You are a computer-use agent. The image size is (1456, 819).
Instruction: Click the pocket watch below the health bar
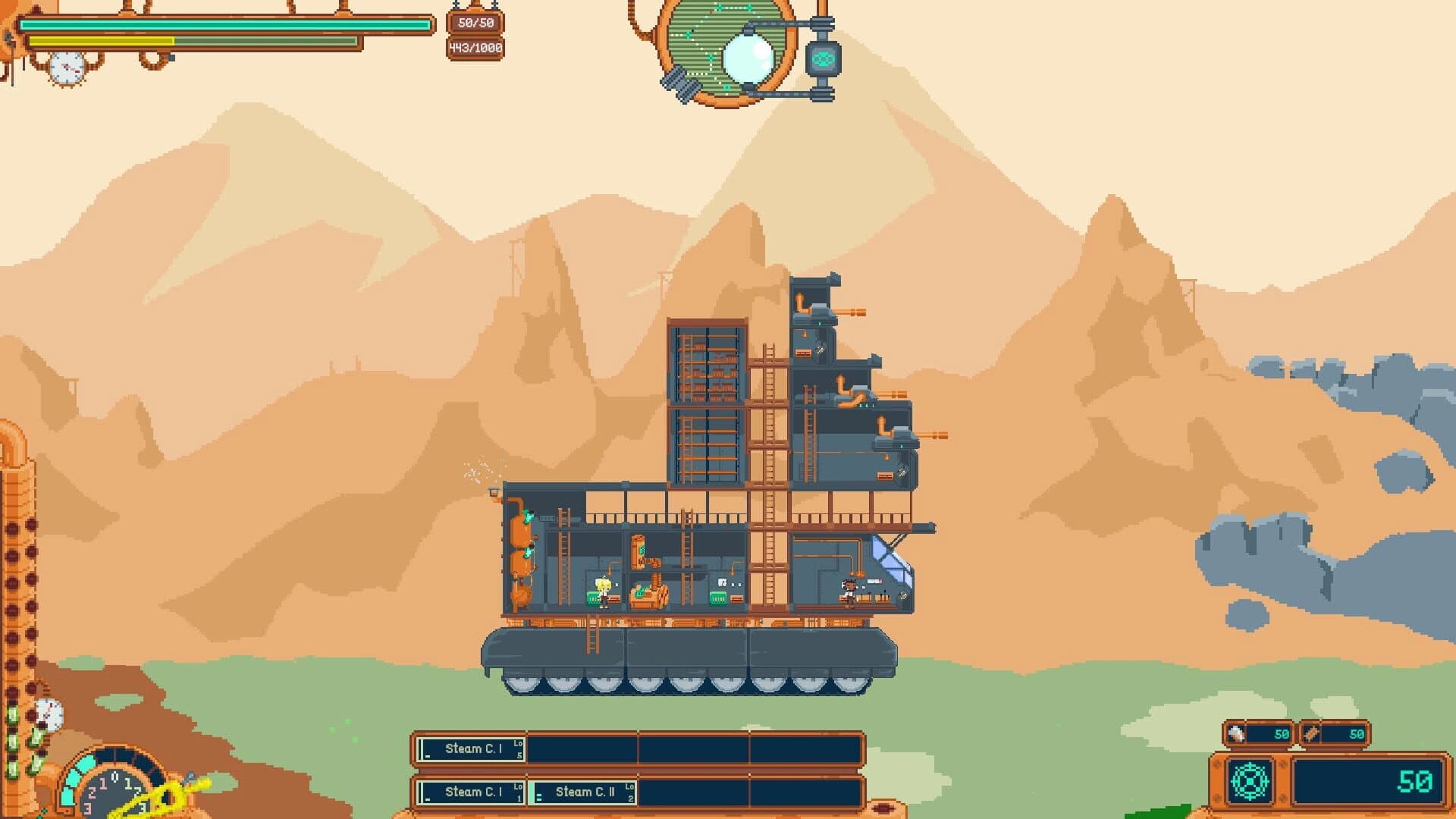66,65
